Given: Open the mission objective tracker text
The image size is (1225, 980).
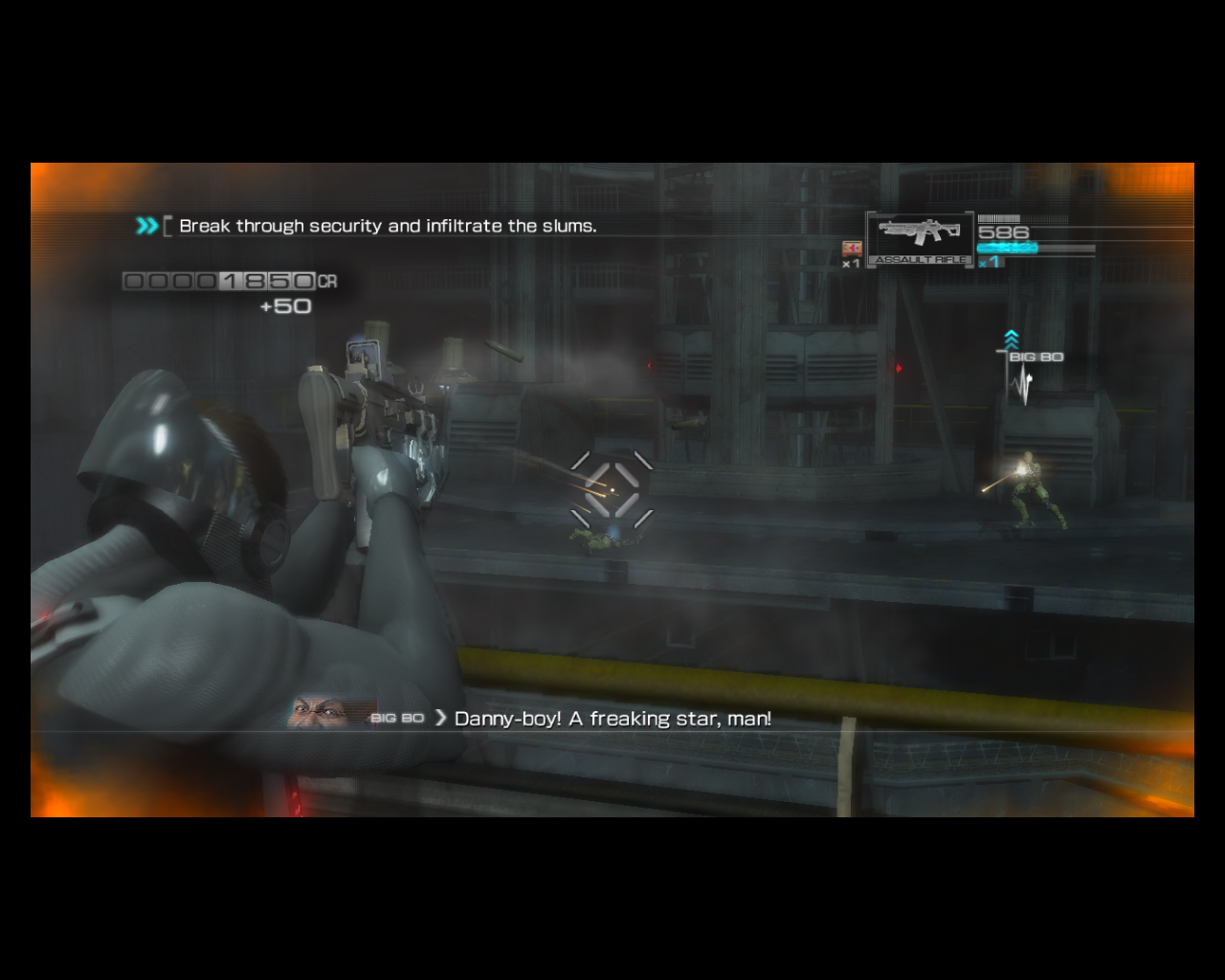Looking at the screenshot, I should click(x=387, y=226).
